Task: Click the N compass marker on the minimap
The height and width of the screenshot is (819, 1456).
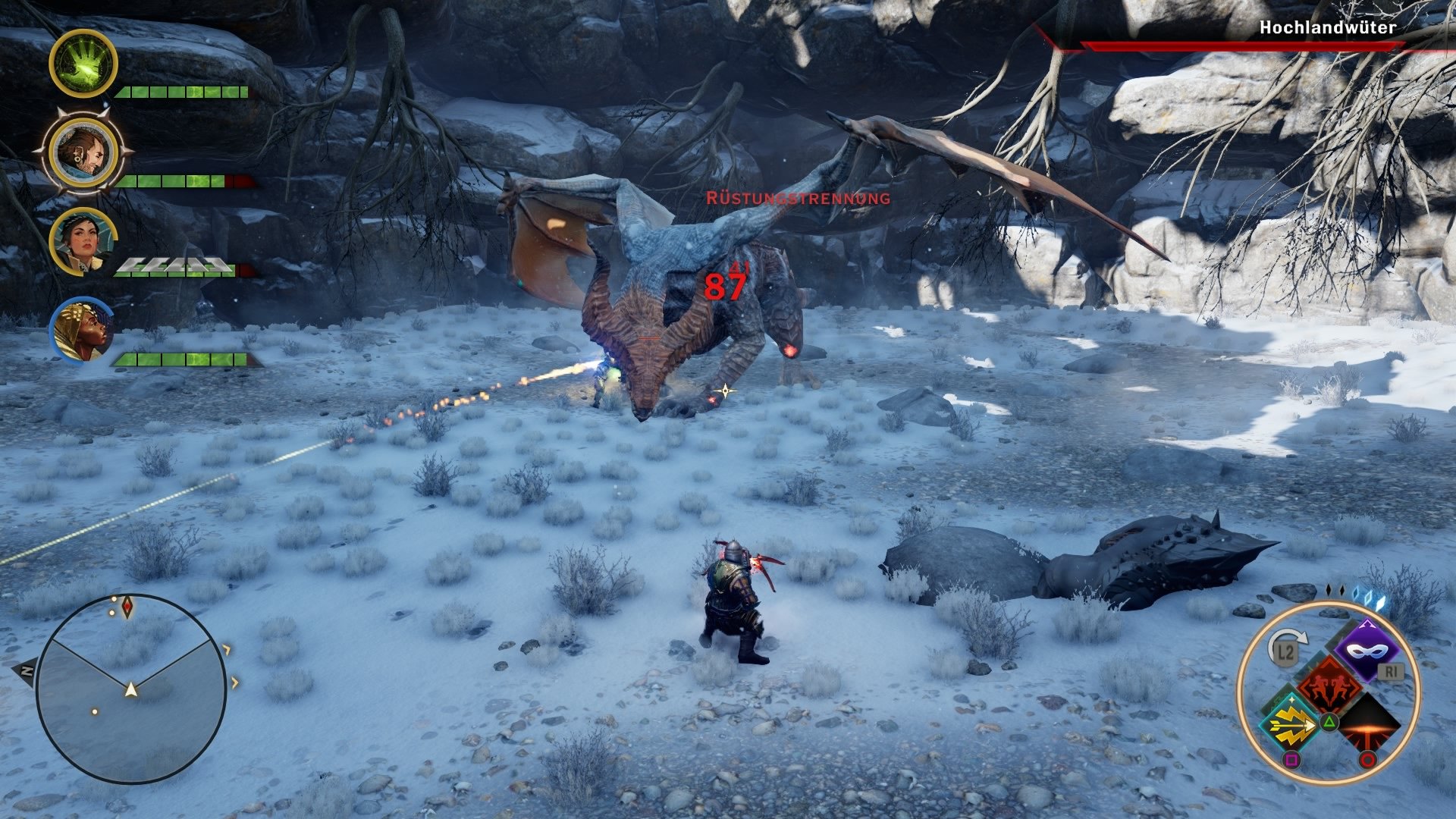Action: [26, 672]
